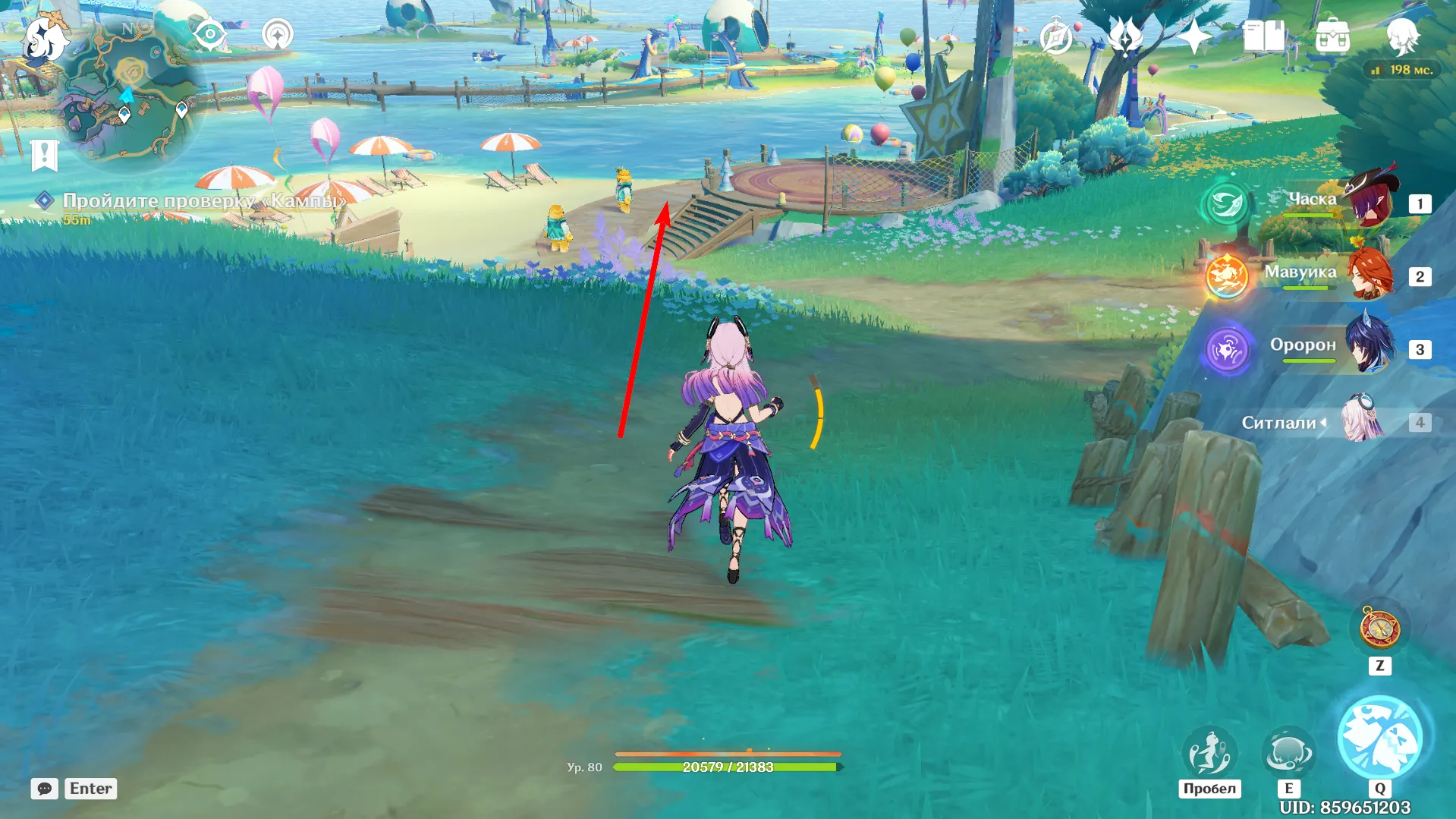The width and height of the screenshot is (1456, 819).
Task: Select the tracked quest «Пройдите проверку»
Action: [203, 201]
